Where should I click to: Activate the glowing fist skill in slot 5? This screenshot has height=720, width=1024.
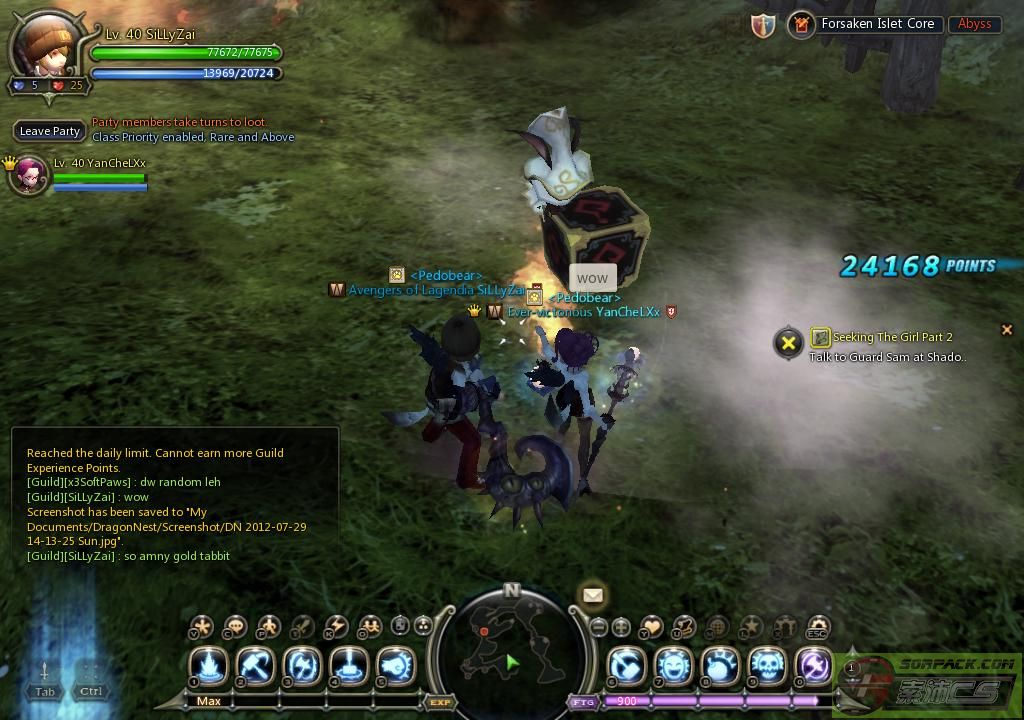click(396, 666)
